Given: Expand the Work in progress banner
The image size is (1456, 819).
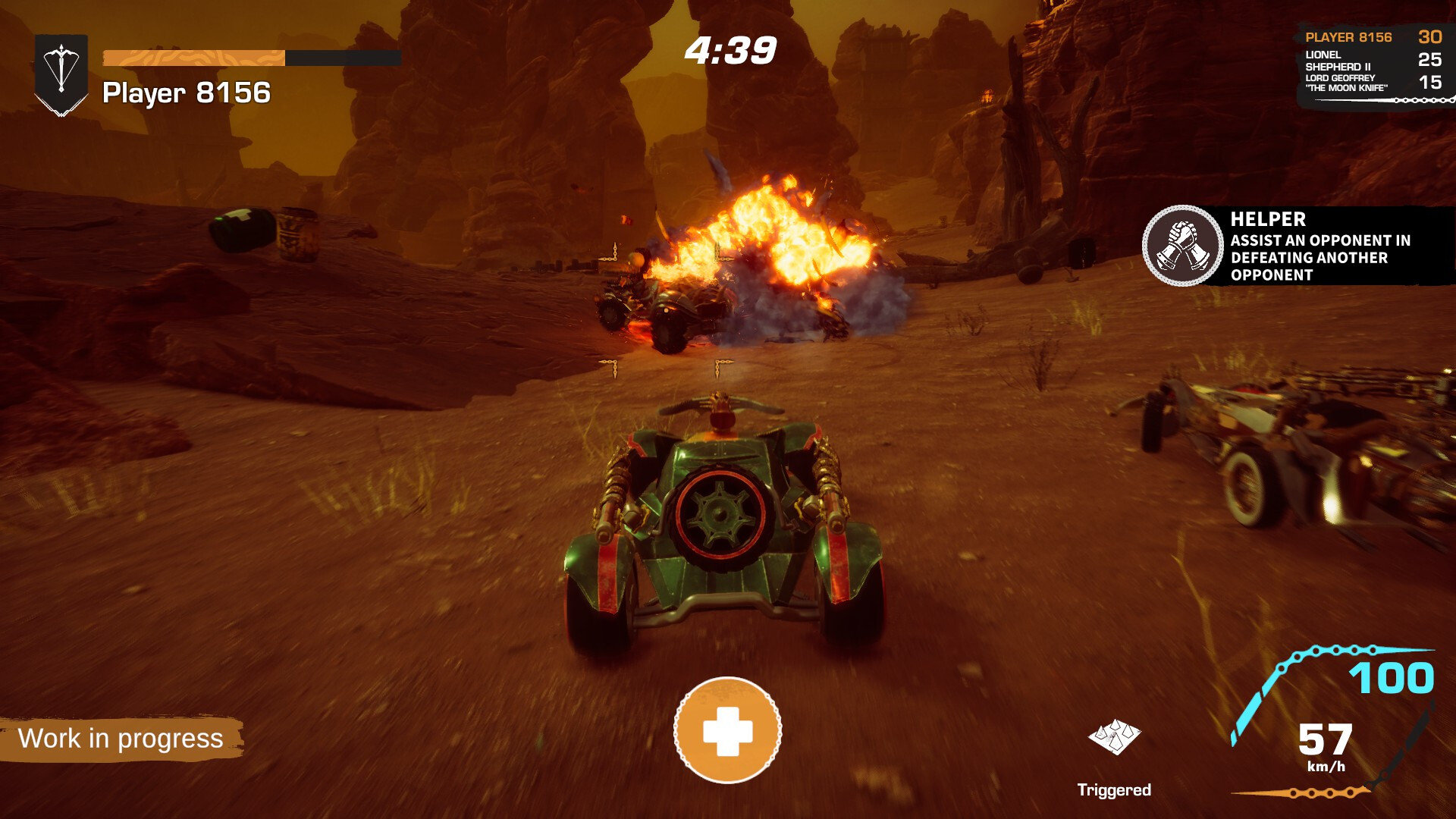Looking at the screenshot, I should coord(121,736).
